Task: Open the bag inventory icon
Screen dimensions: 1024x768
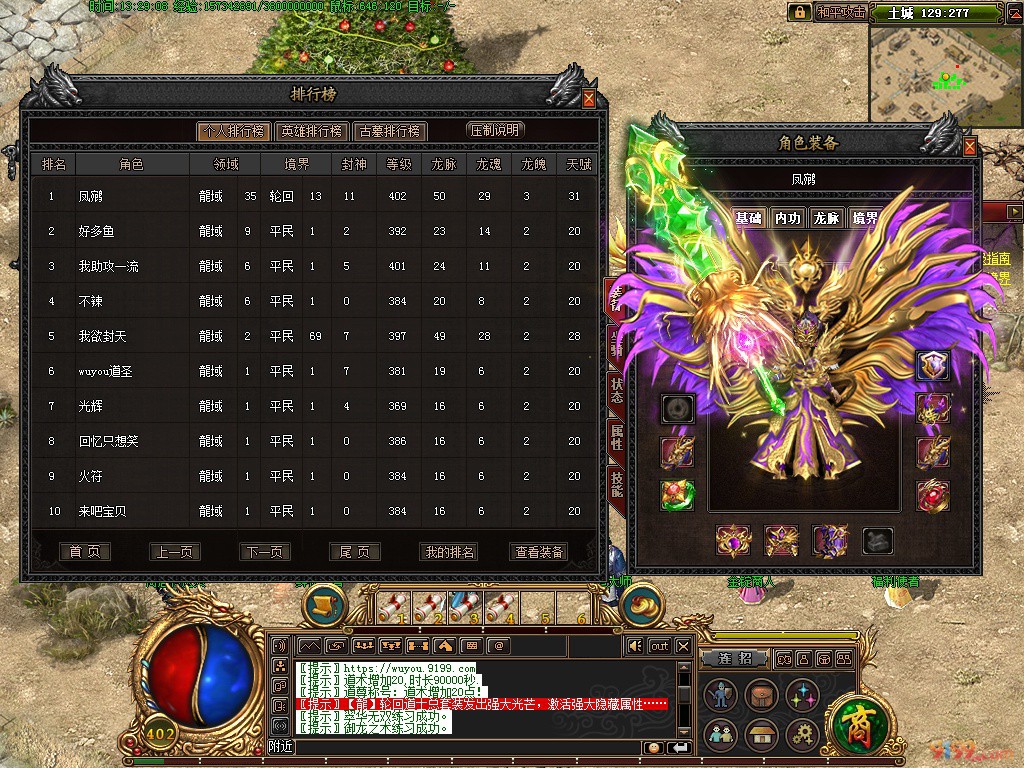Action: tap(760, 695)
